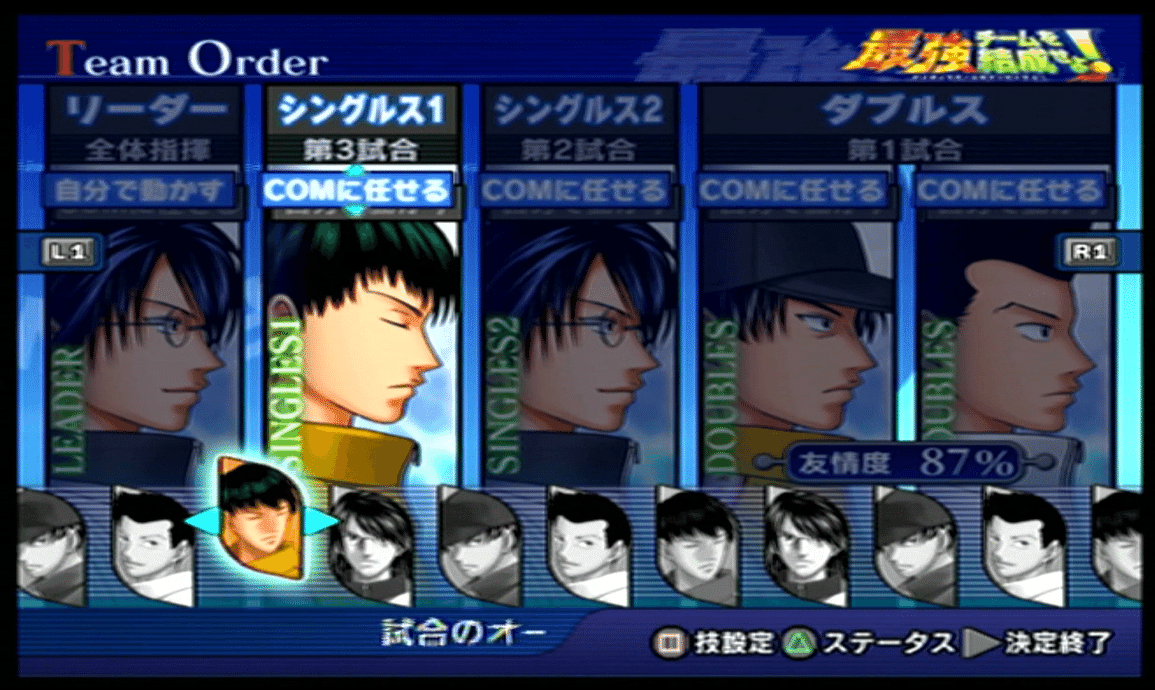Screen dimensions: 1155x690
Task: Toggle the leader's 自分で動かす control setting
Action: tap(140, 190)
